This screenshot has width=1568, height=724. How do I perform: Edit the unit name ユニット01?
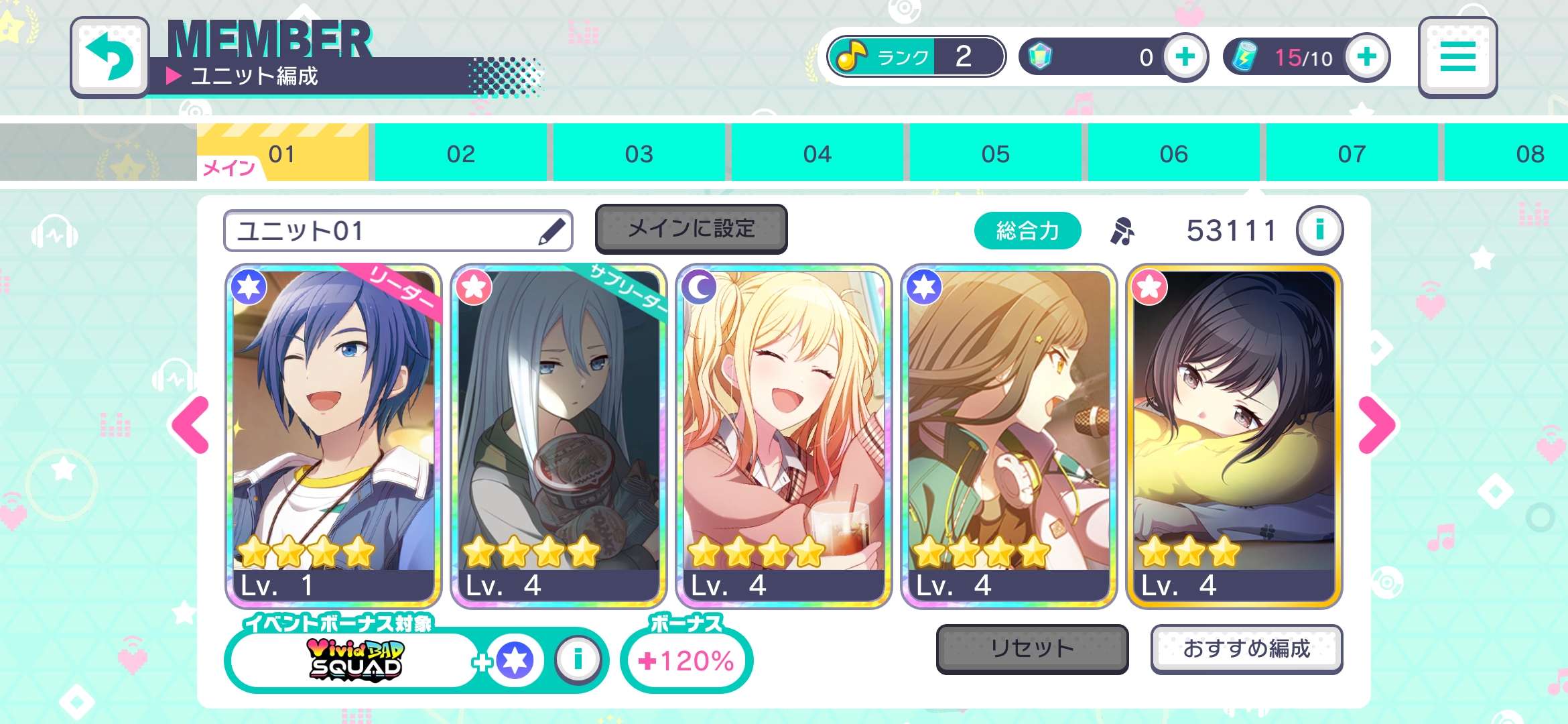coord(552,231)
